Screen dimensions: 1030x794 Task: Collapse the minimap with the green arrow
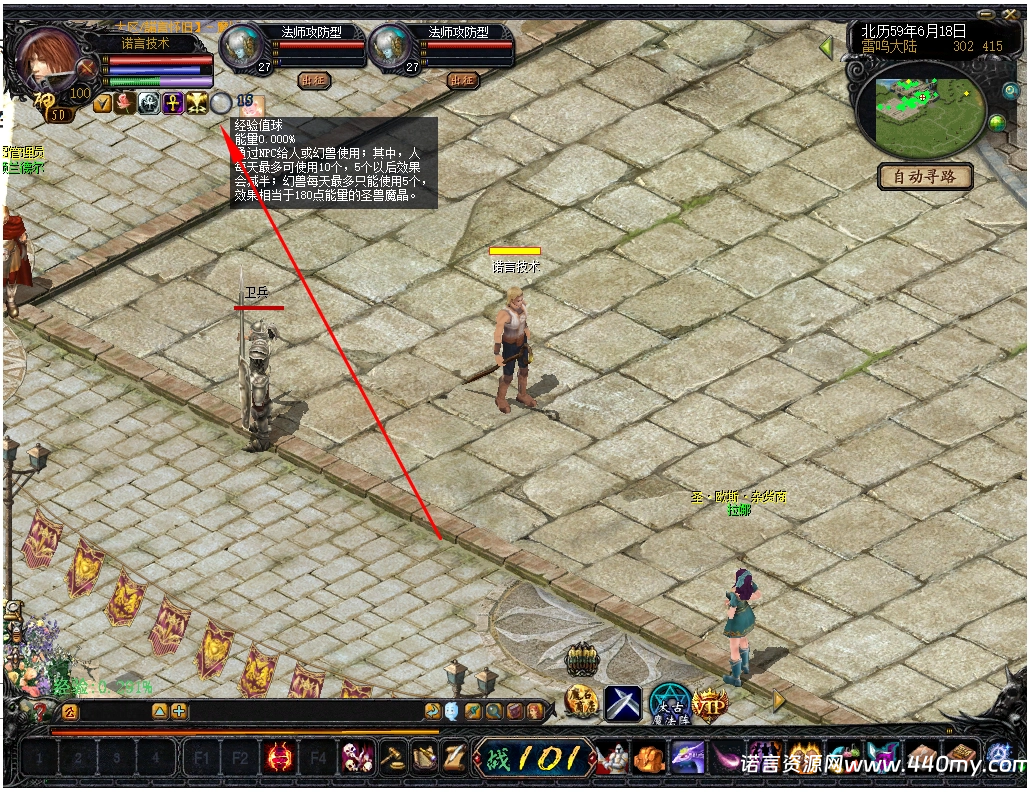(x=826, y=47)
